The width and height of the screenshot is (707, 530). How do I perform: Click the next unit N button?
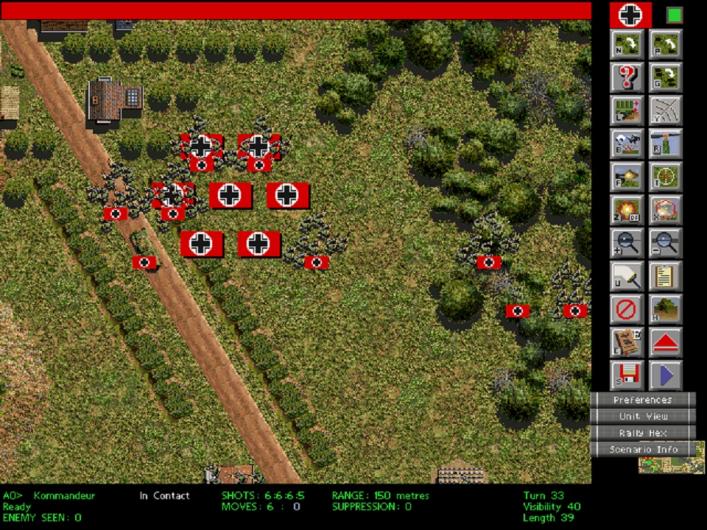tap(627, 44)
